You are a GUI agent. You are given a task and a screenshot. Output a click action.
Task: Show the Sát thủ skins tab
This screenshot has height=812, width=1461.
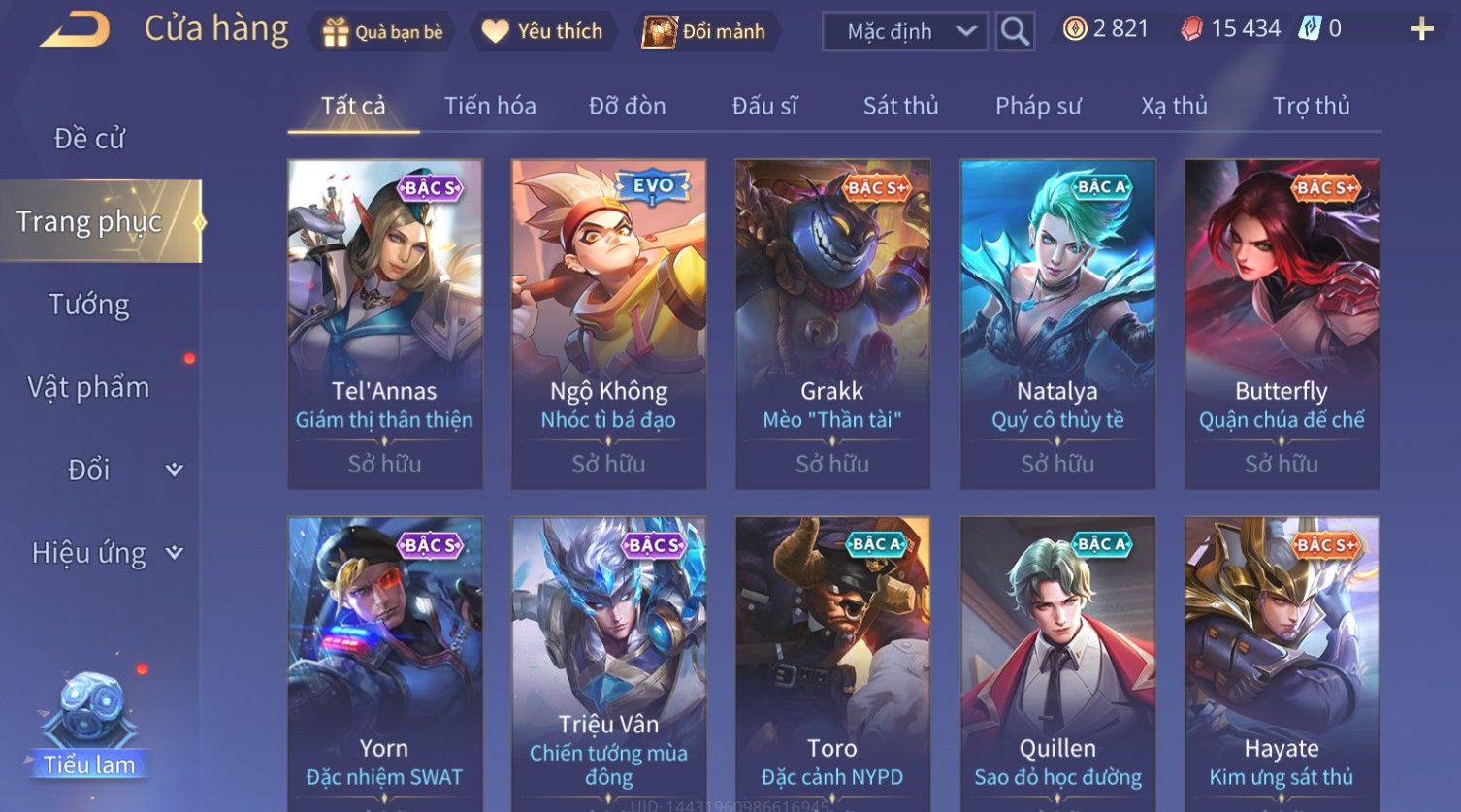pos(900,106)
